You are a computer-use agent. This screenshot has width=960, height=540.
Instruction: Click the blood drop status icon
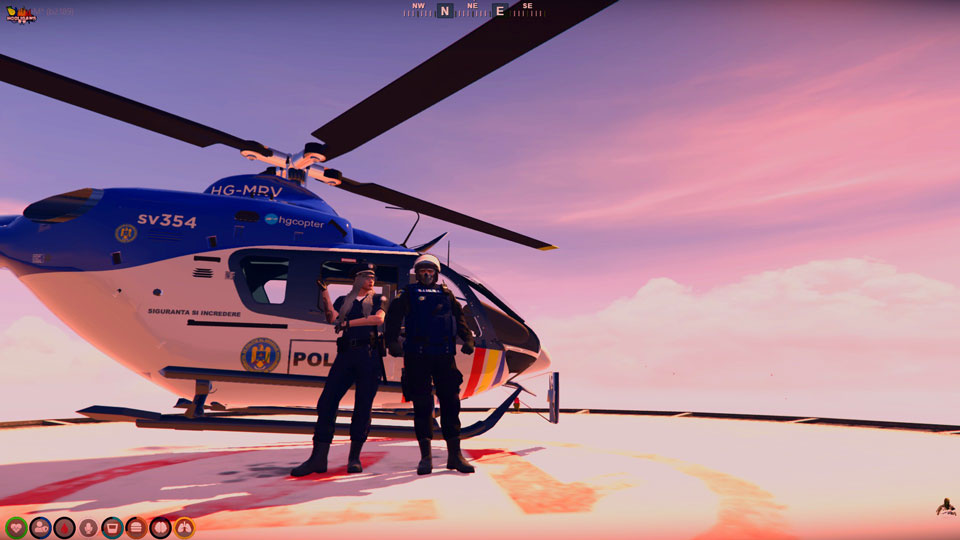[64, 527]
